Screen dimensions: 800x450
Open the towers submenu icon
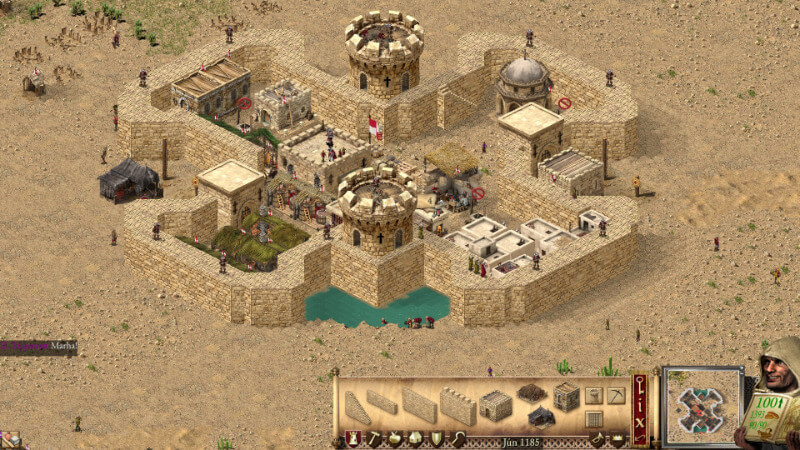[x=593, y=395]
